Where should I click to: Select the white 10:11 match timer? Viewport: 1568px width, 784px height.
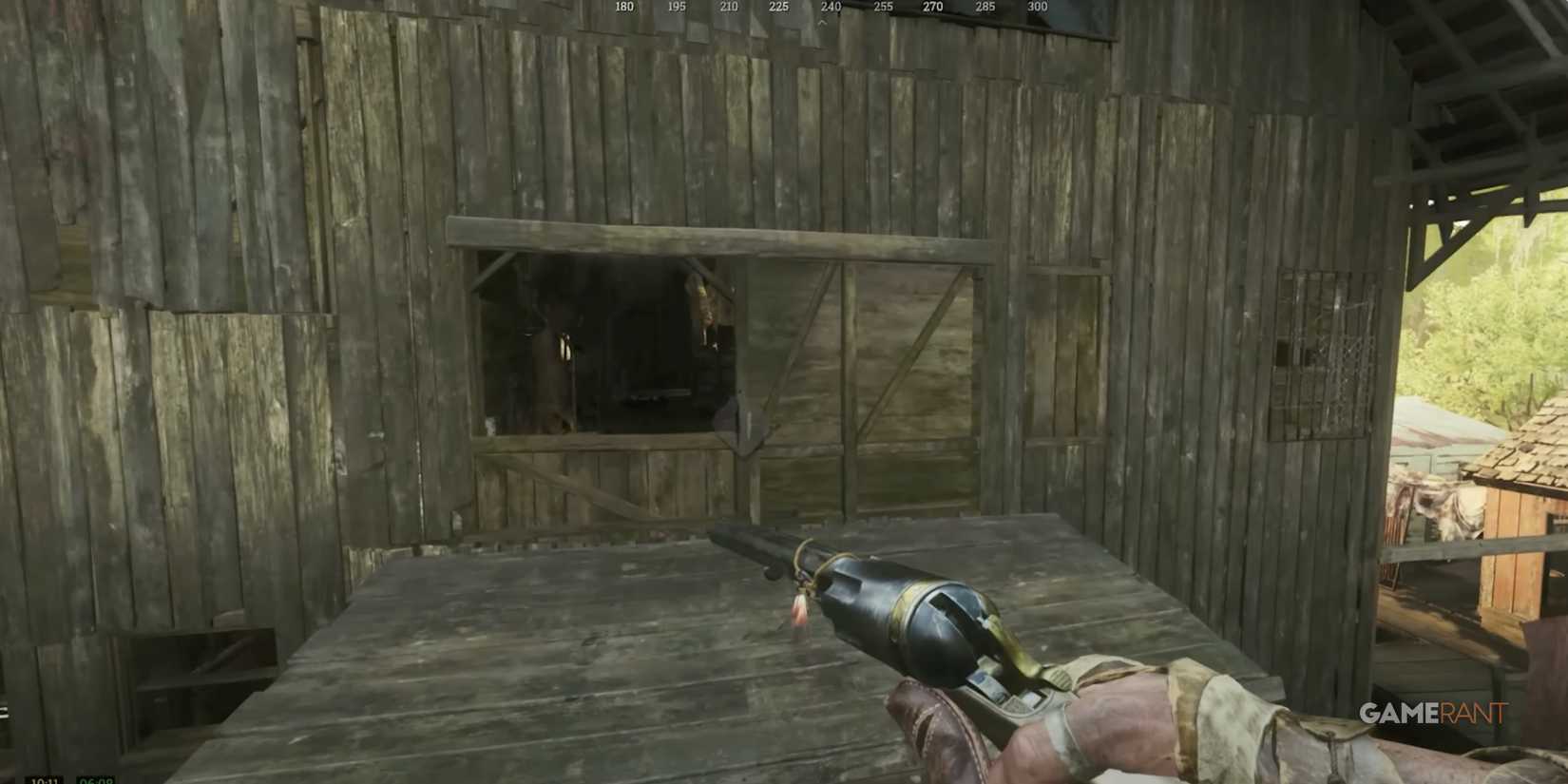point(46,779)
